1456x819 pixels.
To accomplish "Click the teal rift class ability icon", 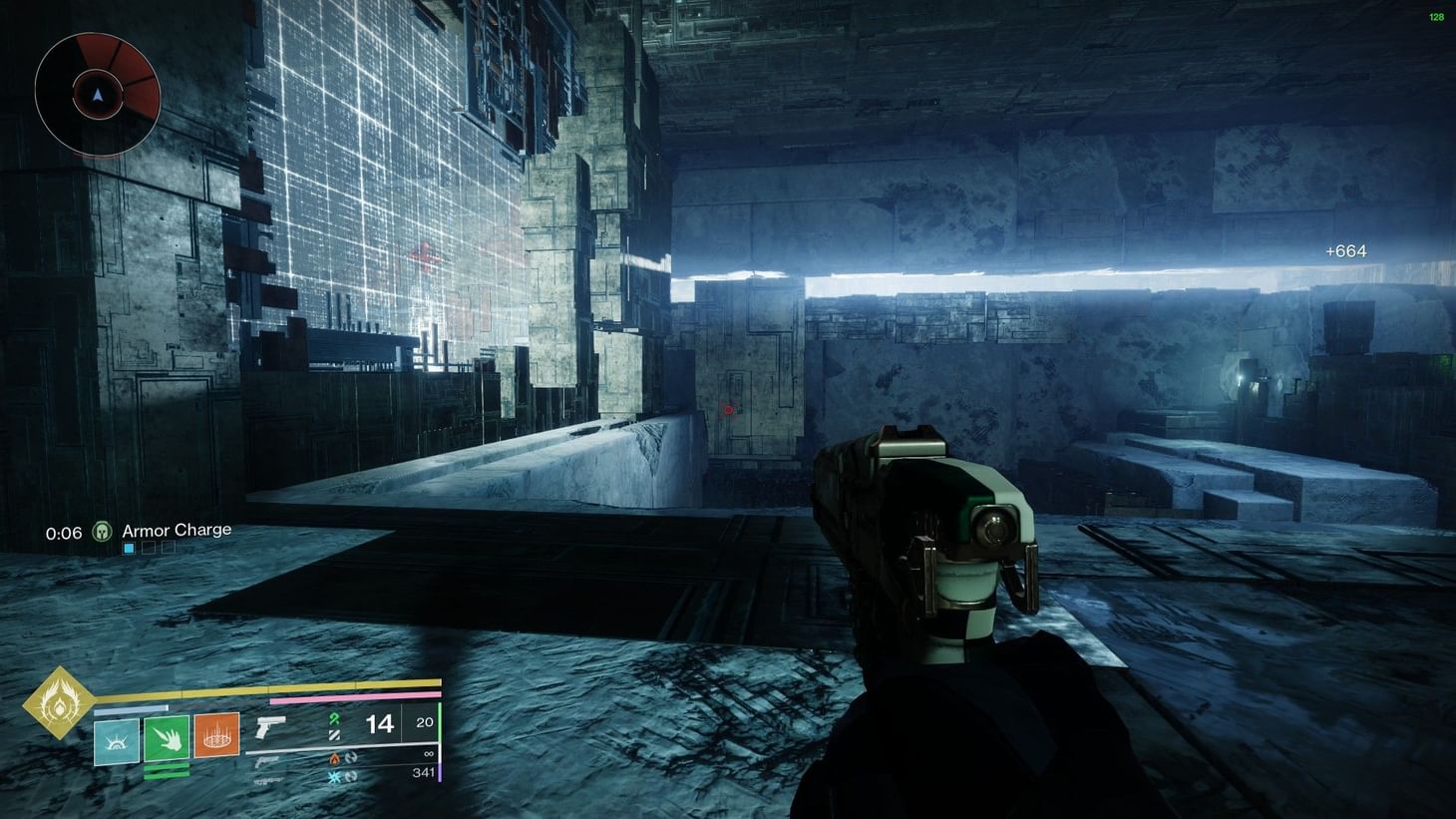I will [x=116, y=743].
